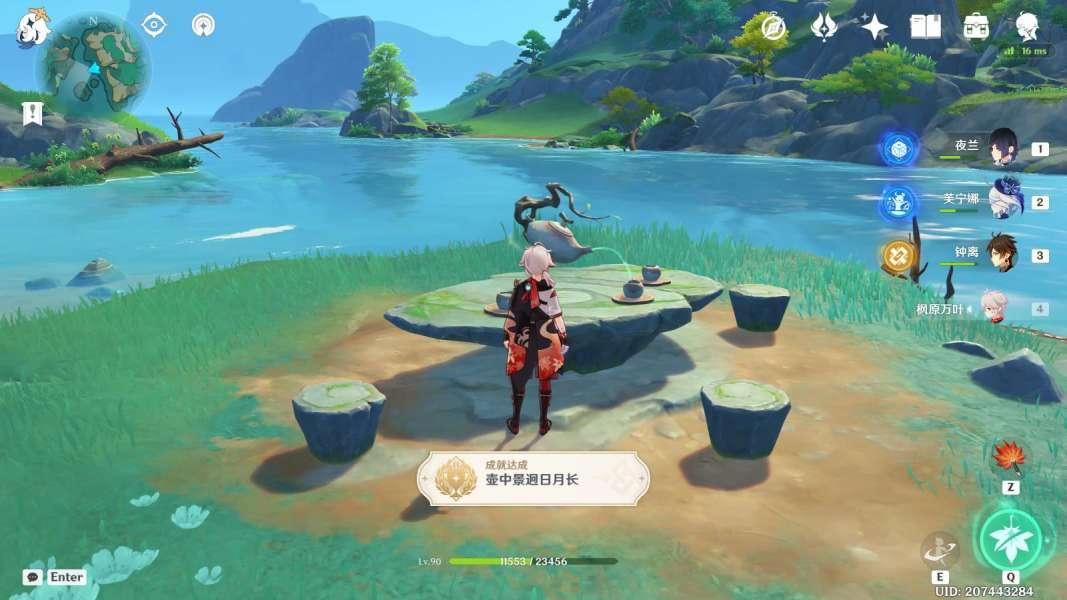This screenshot has height=600, width=1067.
Task: Switch to party member 夜兰
Action: pos(1002,147)
